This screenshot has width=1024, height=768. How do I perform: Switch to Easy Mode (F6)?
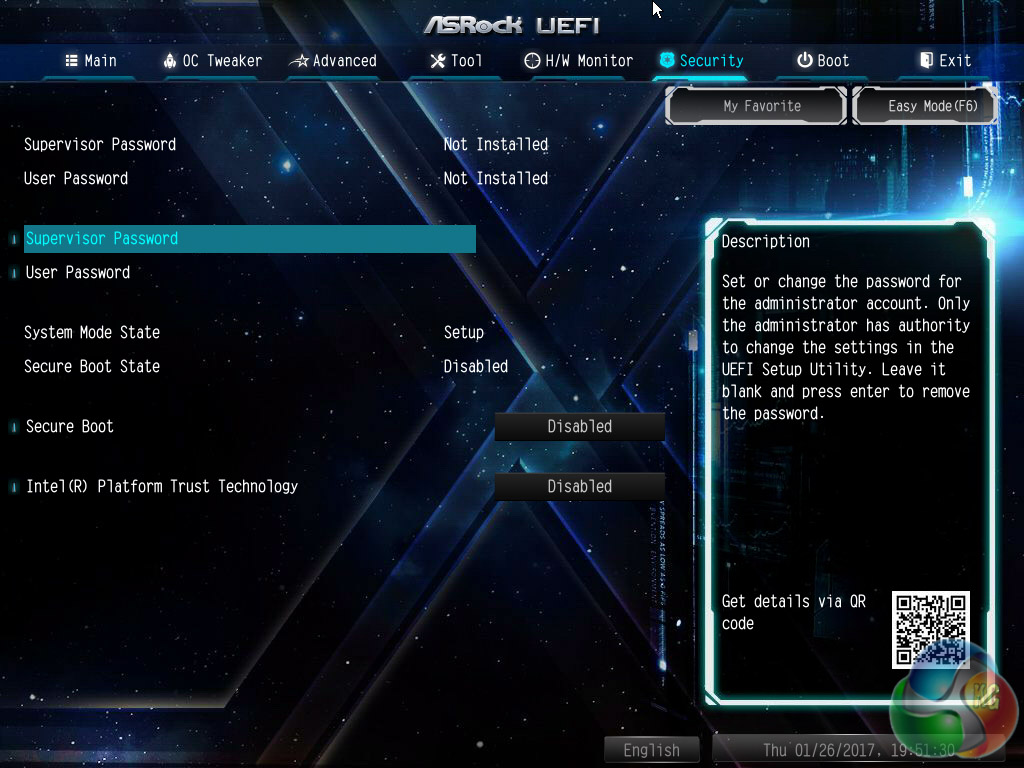pyautogui.click(x=927, y=106)
